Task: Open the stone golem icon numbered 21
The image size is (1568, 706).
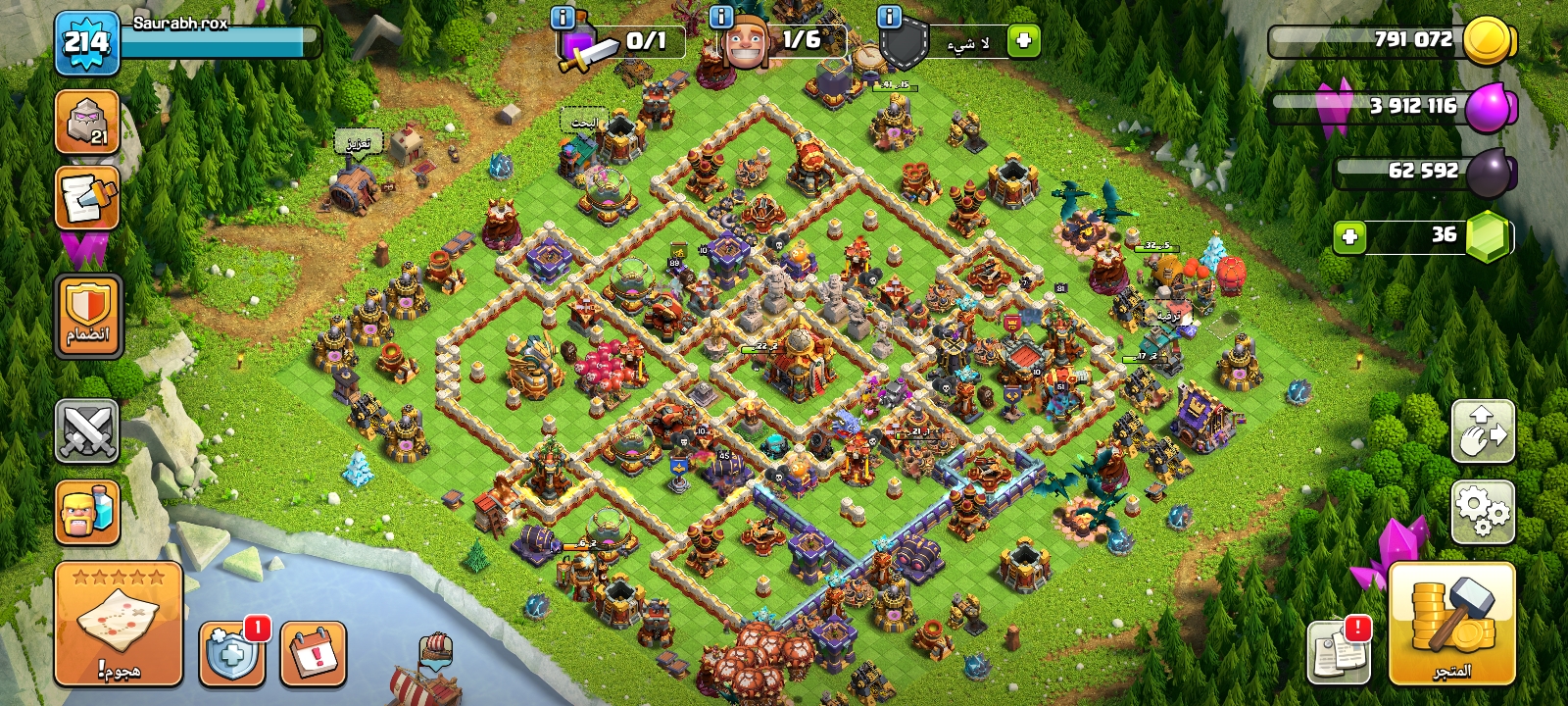Action: tap(87, 123)
